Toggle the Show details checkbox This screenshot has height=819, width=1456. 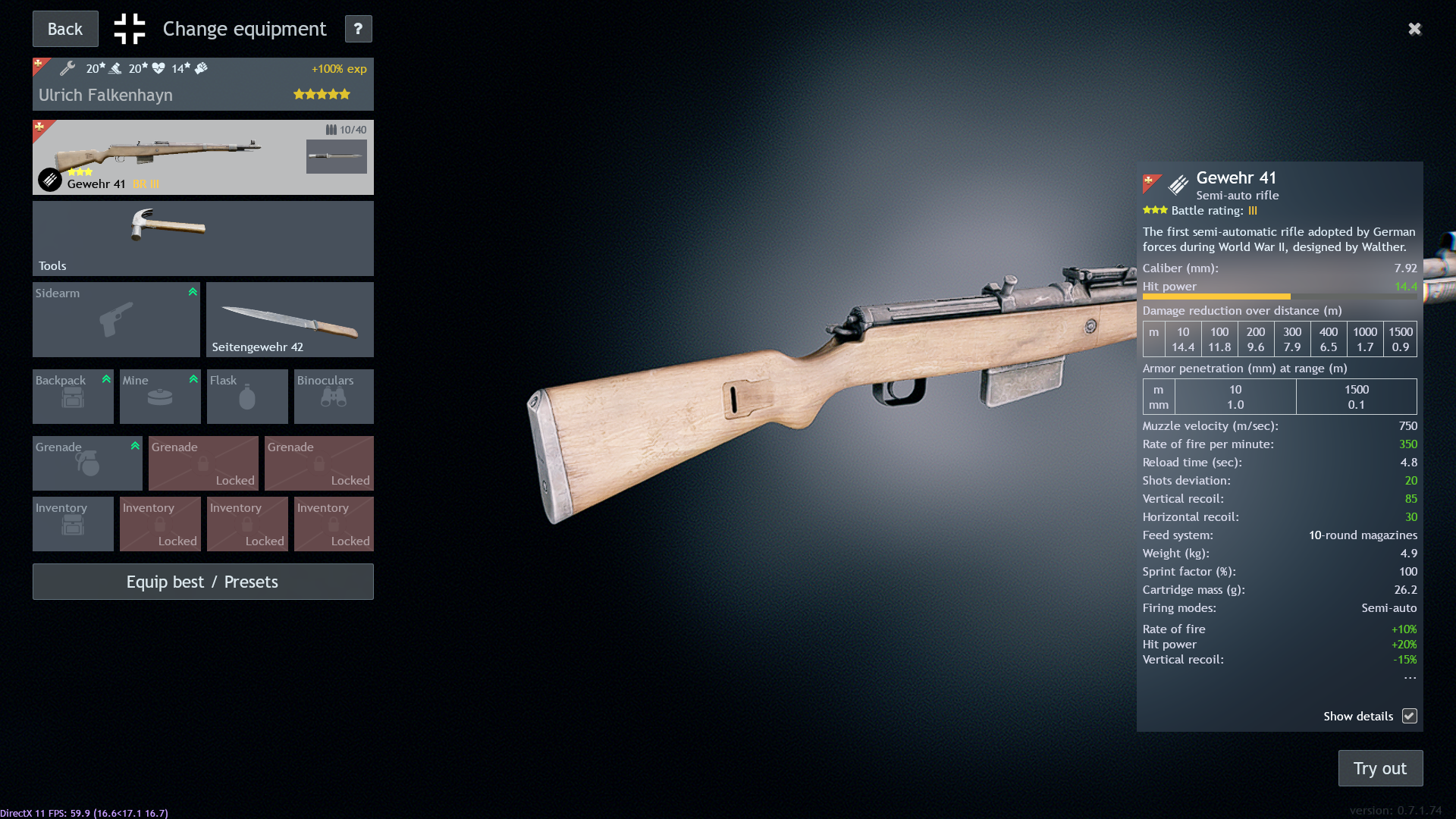[1409, 716]
